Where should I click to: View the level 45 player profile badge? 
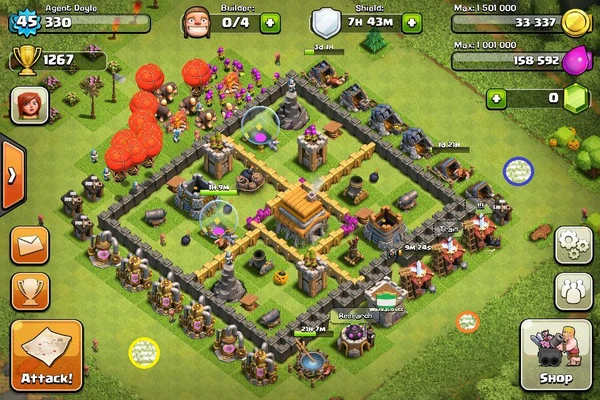click(x=24, y=19)
